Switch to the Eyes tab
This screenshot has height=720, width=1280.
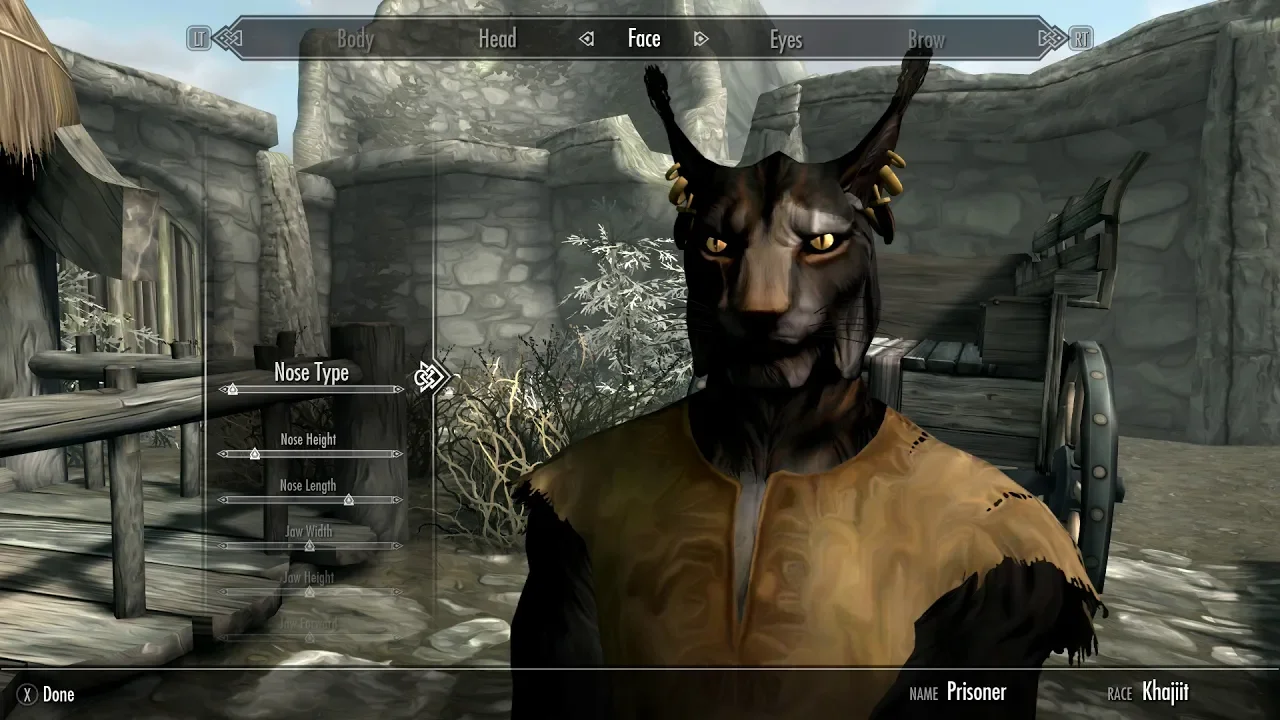coord(785,40)
